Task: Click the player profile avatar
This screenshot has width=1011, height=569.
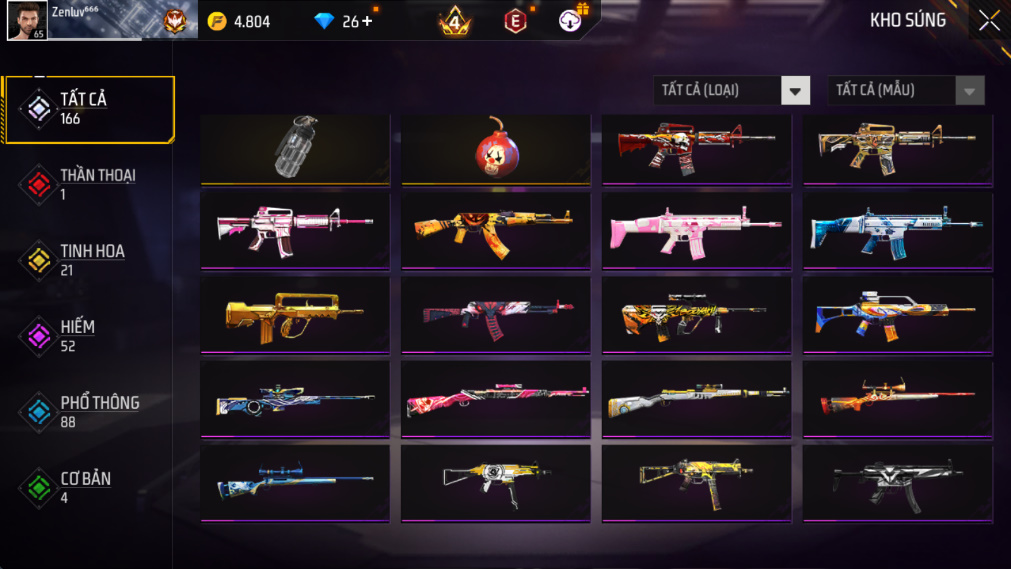Action: (x=26, y=20)
